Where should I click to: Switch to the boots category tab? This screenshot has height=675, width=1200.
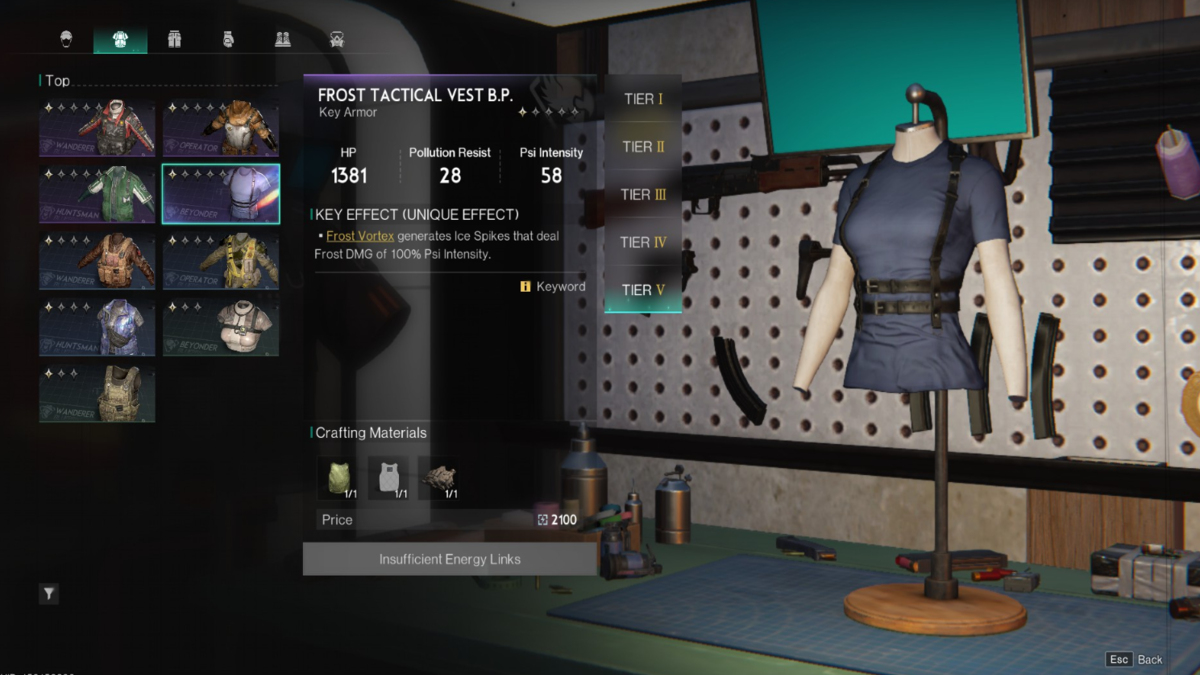pyautogui.click(x=283, y=39)
